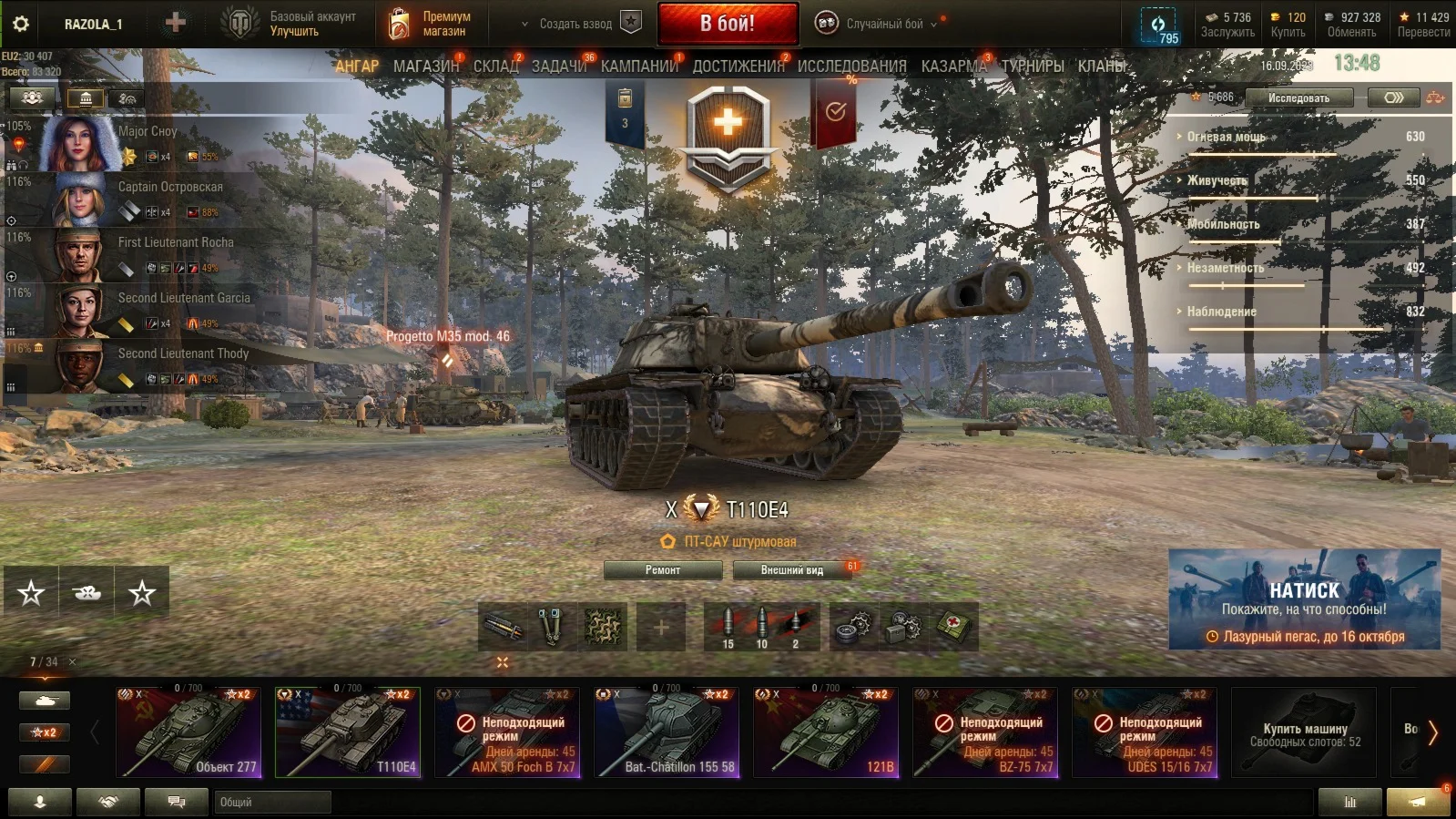Click Купить машину to buy a vehicle
Viewport: 1456px width, 819px height.
click(x=1304, y=733)
